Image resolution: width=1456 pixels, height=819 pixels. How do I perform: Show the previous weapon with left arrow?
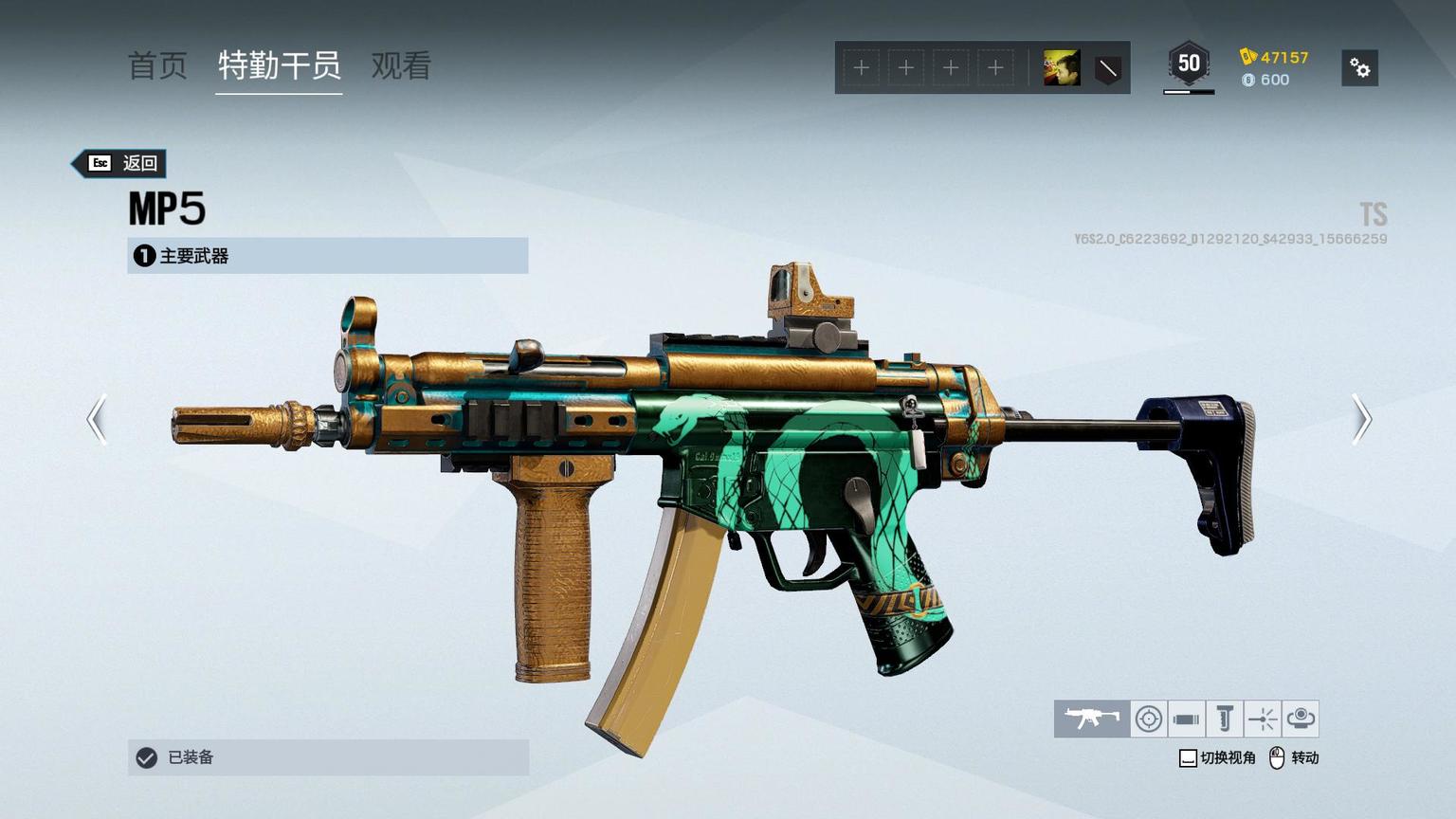coord(97,419)
